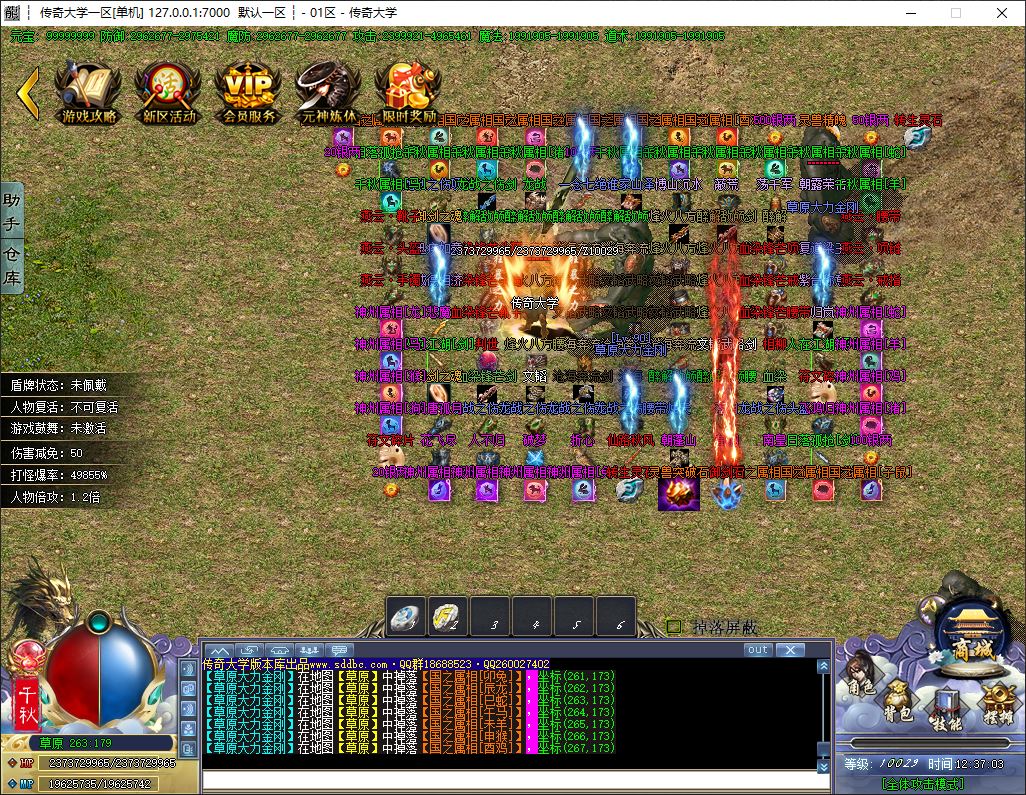Image resolution: width=1026 pixels, height=795 pixels.
Task: Click the chat text input field
Action: coord(515,780)
